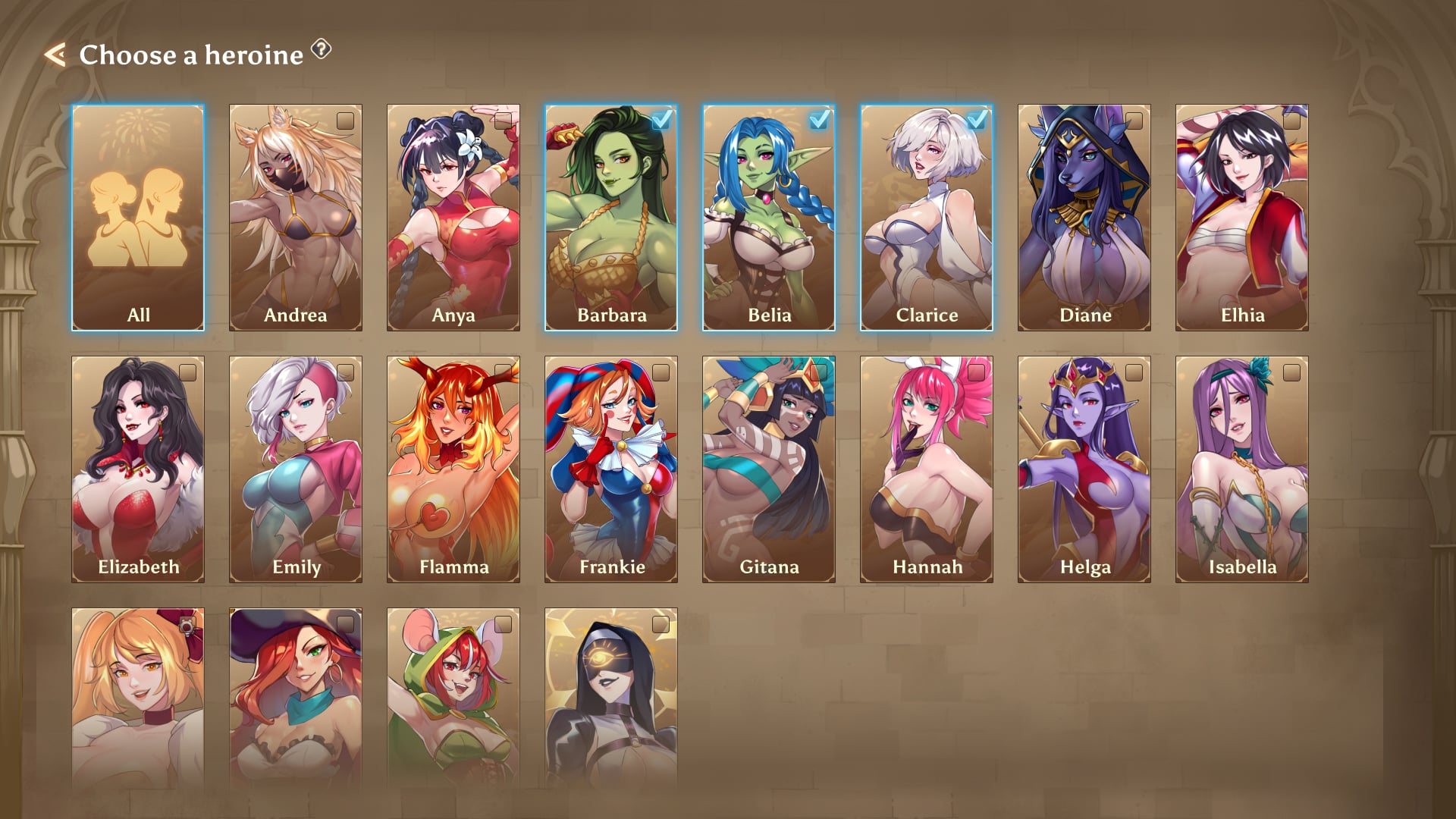Select the hooded nun heroine card
The width and height of the screenshot is (1456, 819).
[x=611, y=698]
